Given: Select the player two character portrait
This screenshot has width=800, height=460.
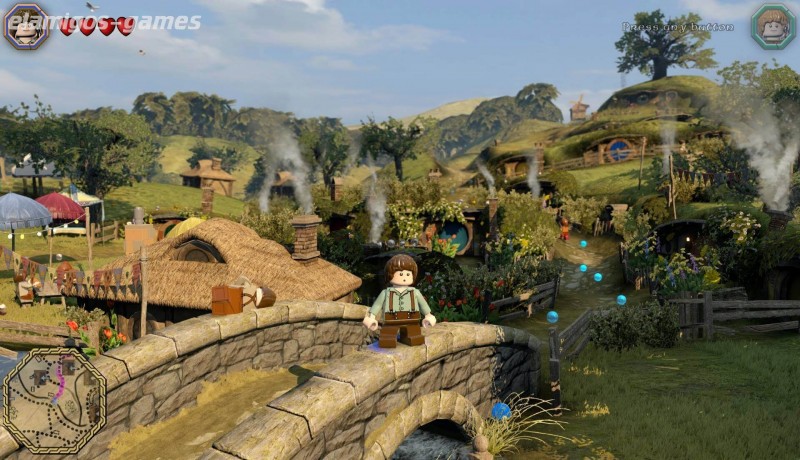Looking at the screenshot, I should pyautogui.click(x=772, y=26).
